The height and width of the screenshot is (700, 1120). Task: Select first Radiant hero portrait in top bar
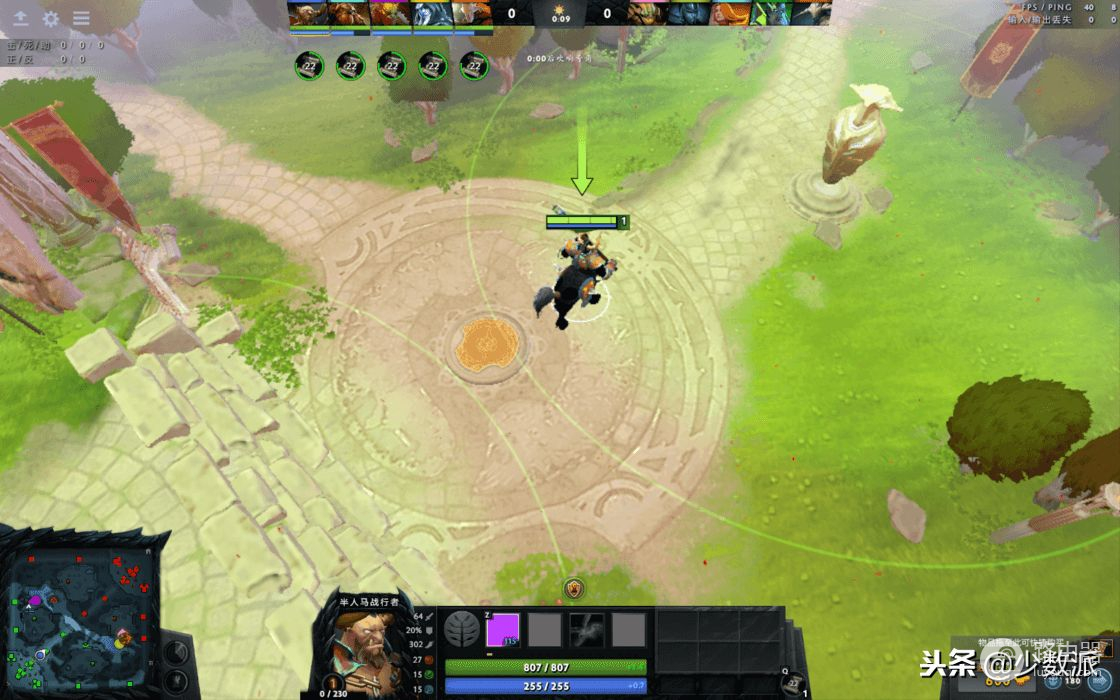[308, 13]
